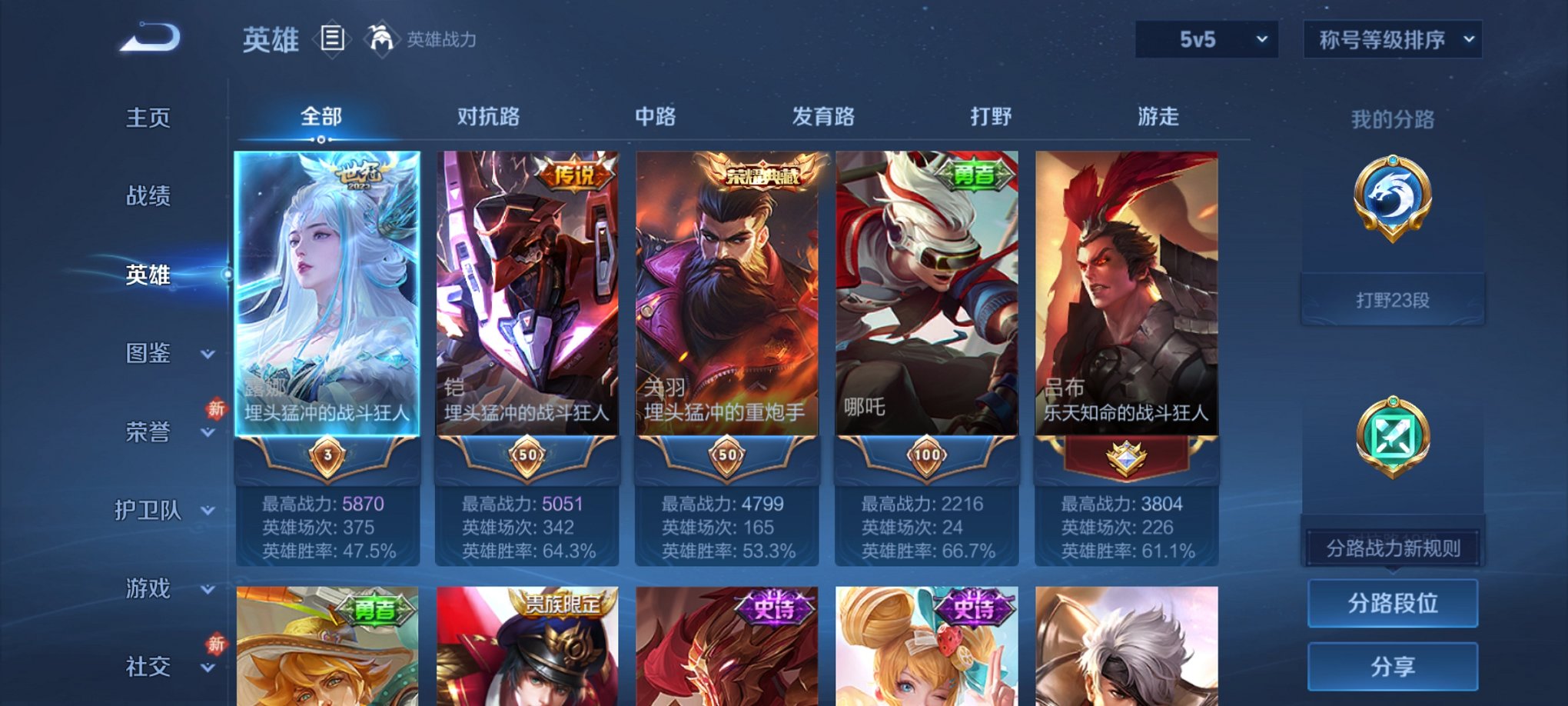This screenshot has height=706, width=1568.
Task: Open 主页 from the left sidebar
Action: click(148, 118)
